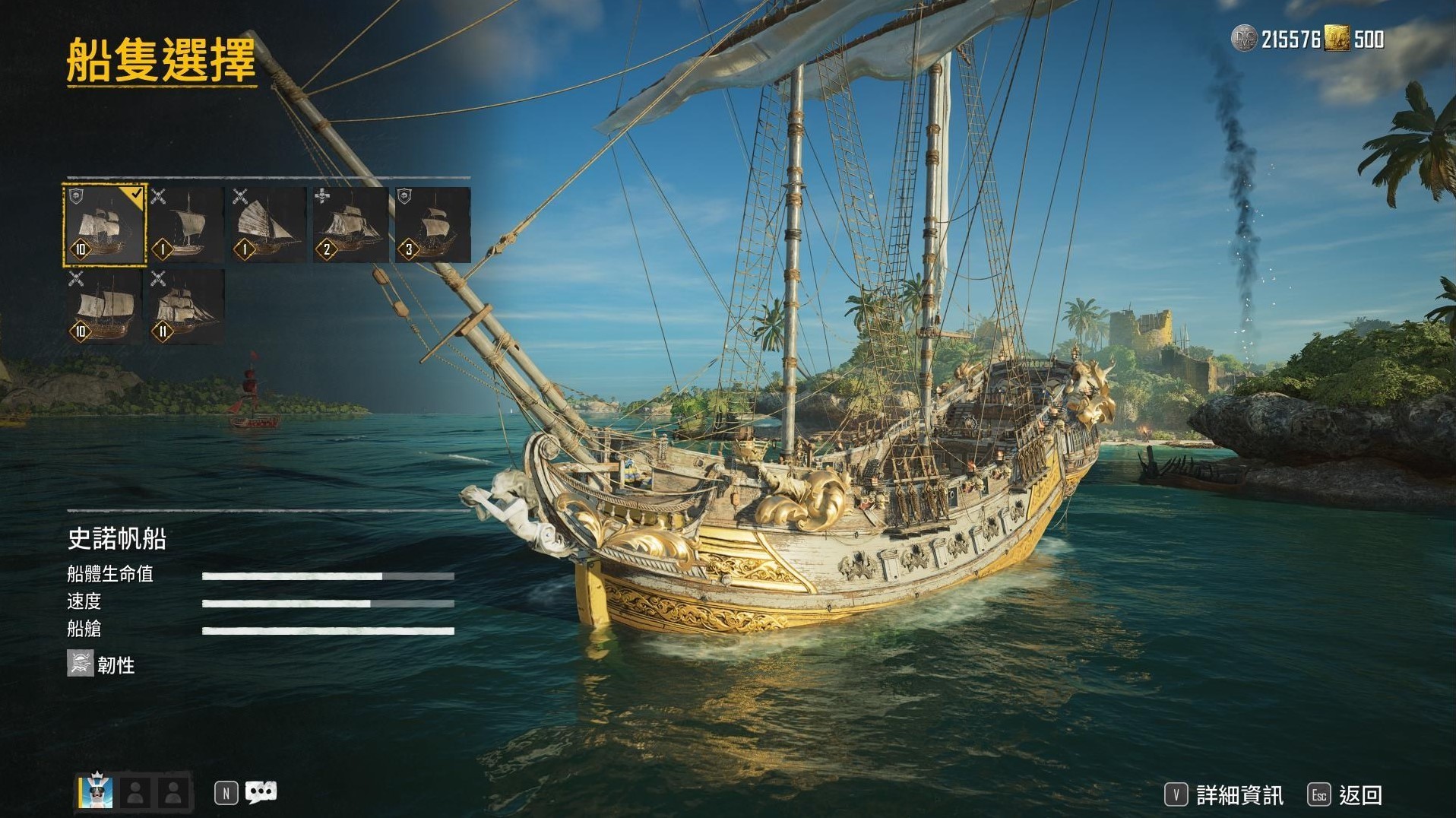The image size is (1456, 818).
Task: Choose the level 3 ship tile
Action: pyautogui.click(x=432, y=226)
